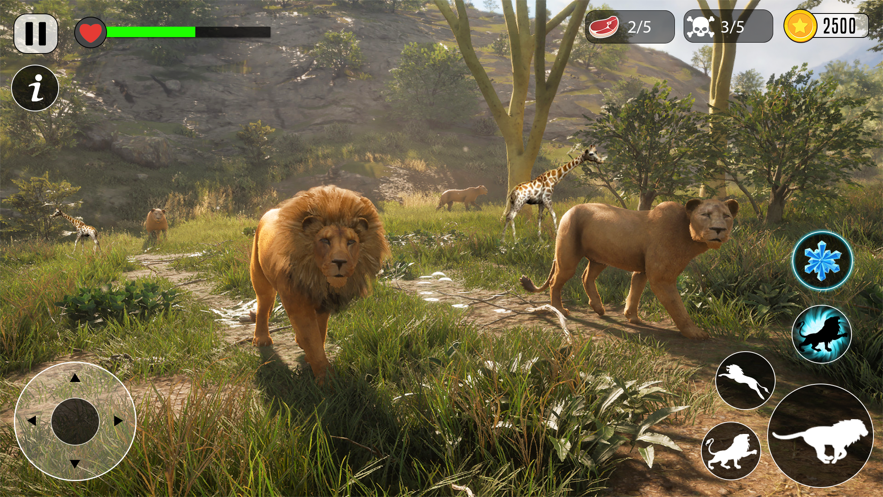Click the virtual joystick's down arrow

point(75,464)
